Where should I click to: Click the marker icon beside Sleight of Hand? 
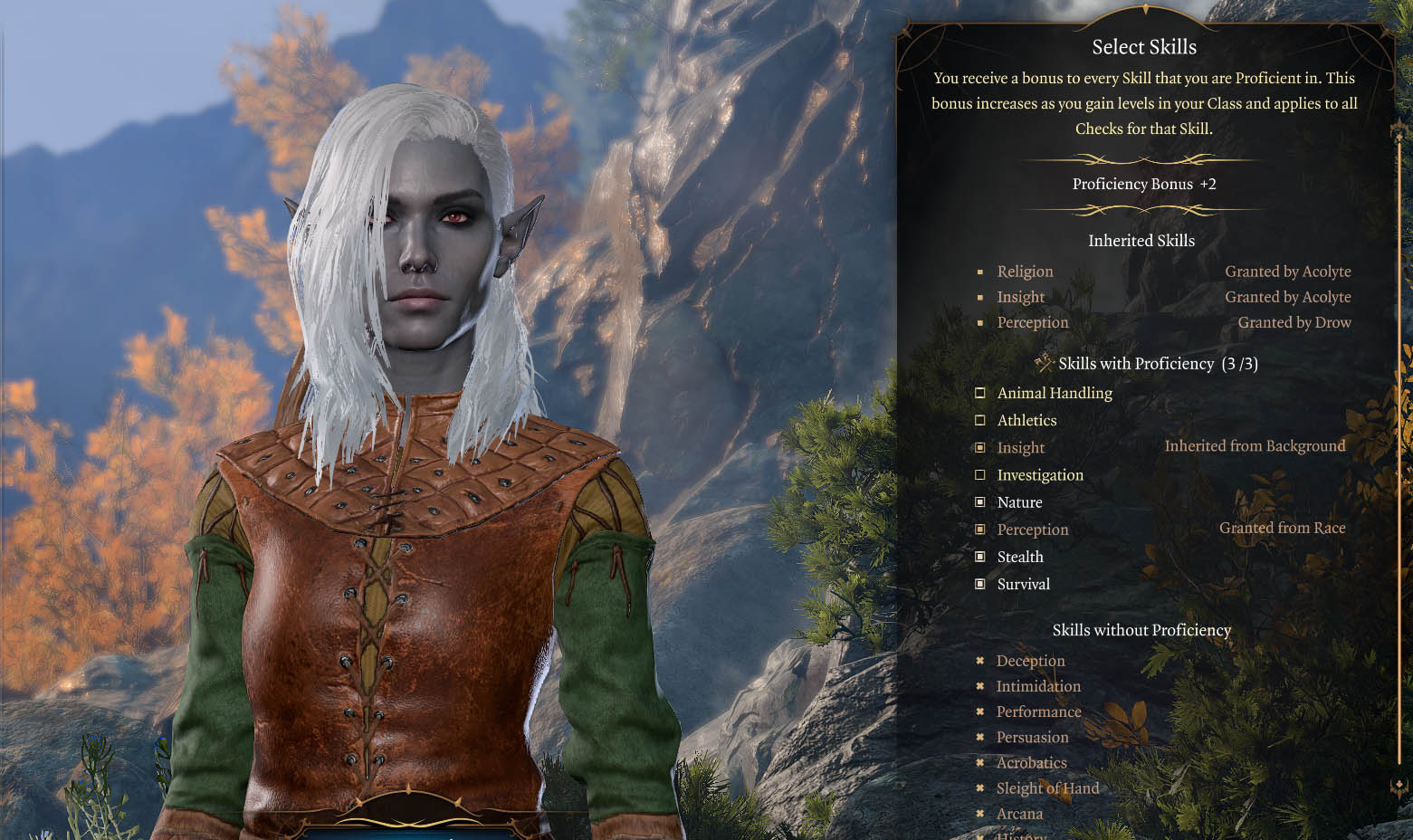980,788
